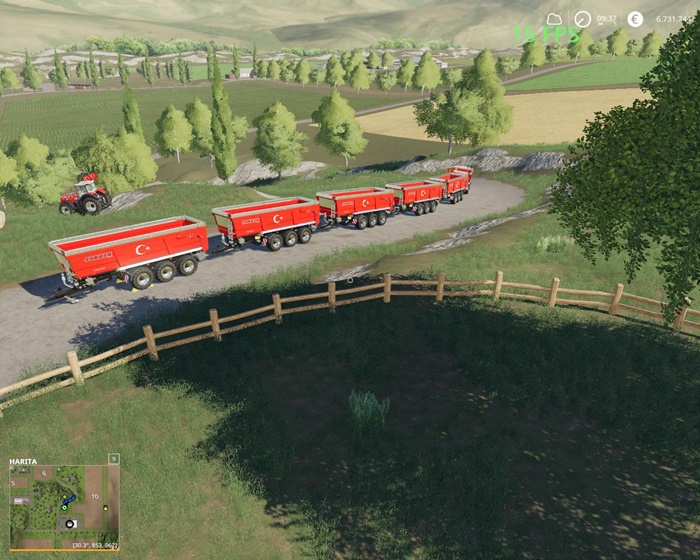Select the white marker on the minimap
The height and width of the screenshot is (560, 700).
[69, 523]
